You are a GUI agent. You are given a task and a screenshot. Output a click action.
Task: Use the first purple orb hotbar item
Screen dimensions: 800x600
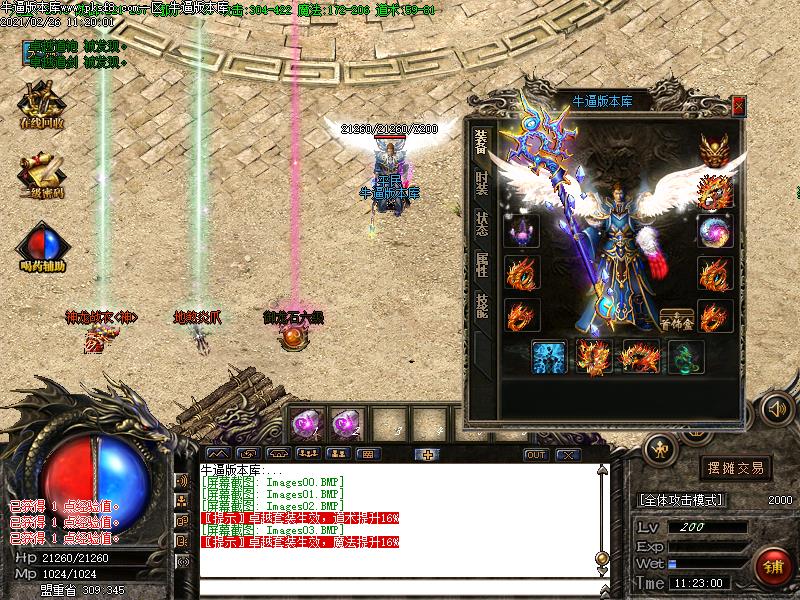coord(304,424)
